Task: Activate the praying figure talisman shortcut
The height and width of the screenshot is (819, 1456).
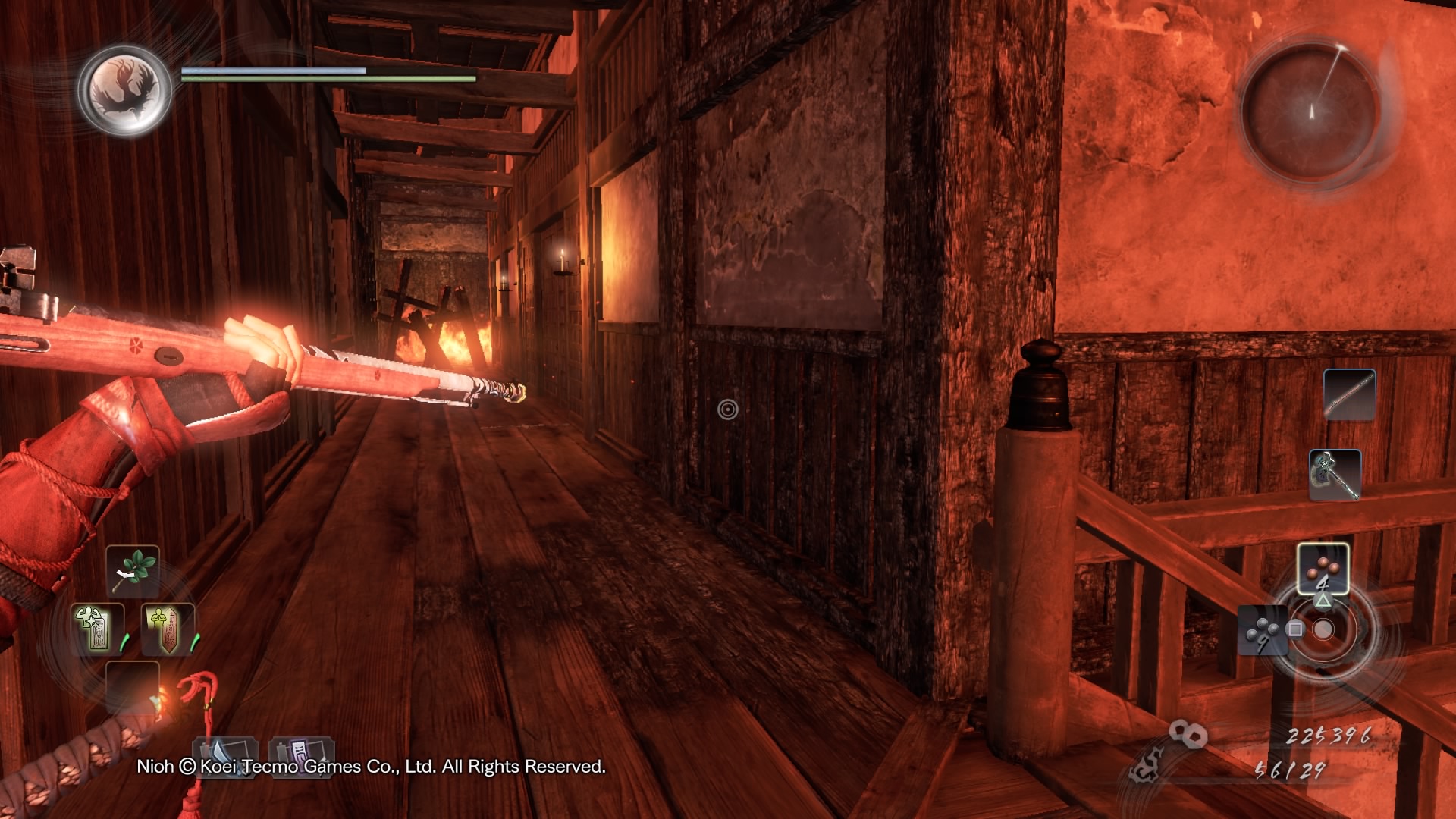Action: click(168, 629)
